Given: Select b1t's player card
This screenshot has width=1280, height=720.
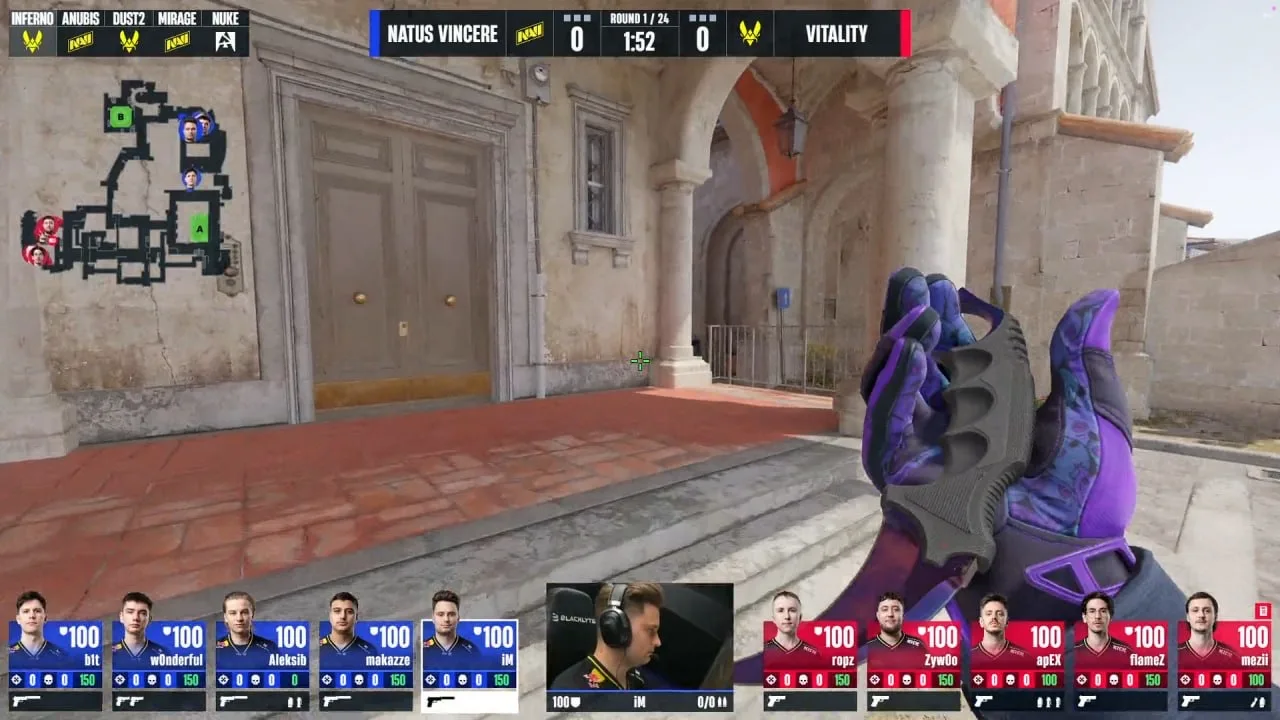Looking at the screenshot, I should tap(56, 654).
